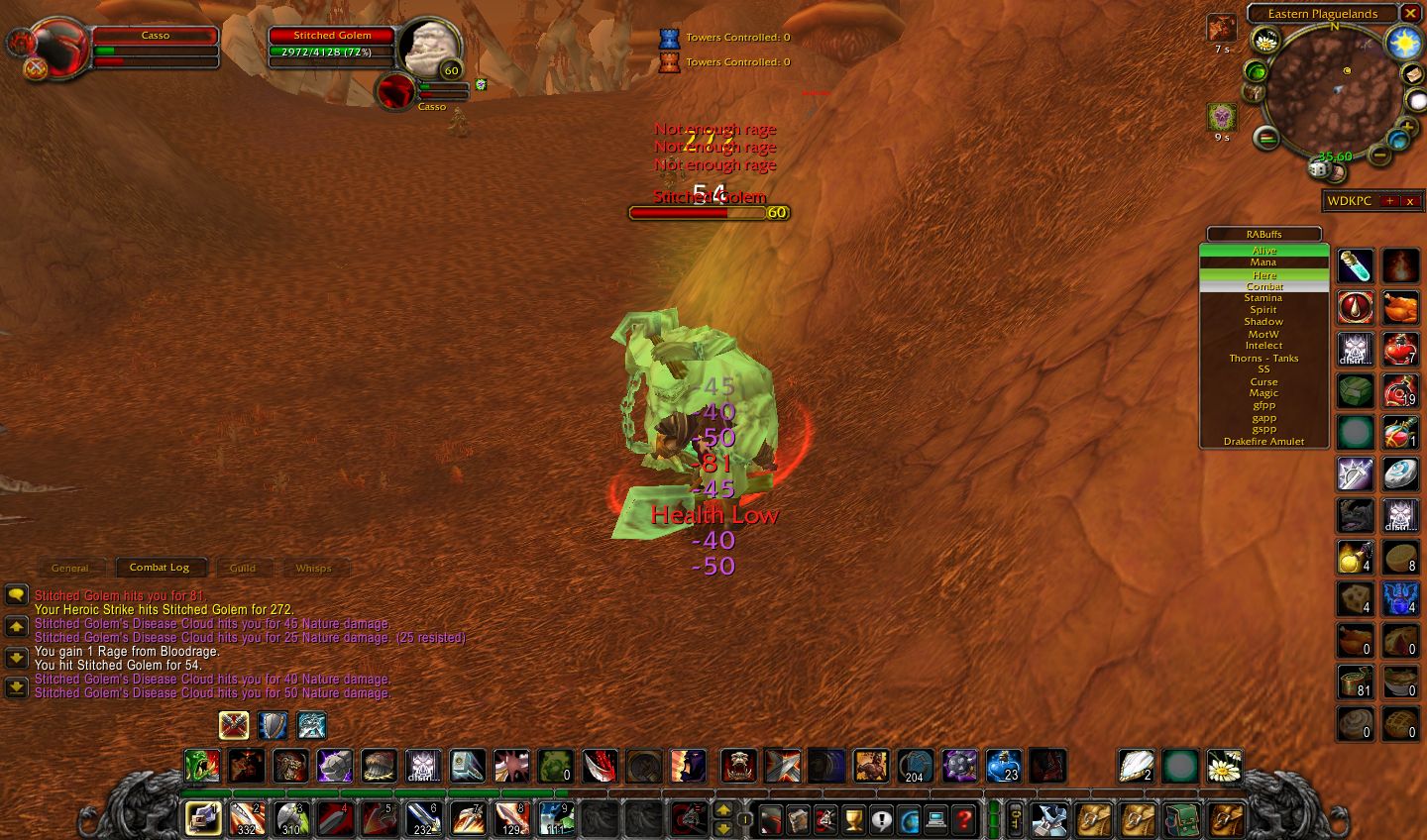Click the golden trophy micro menu icon
The height and width of the screenshot is (840, 1427).
pos(852,820)
